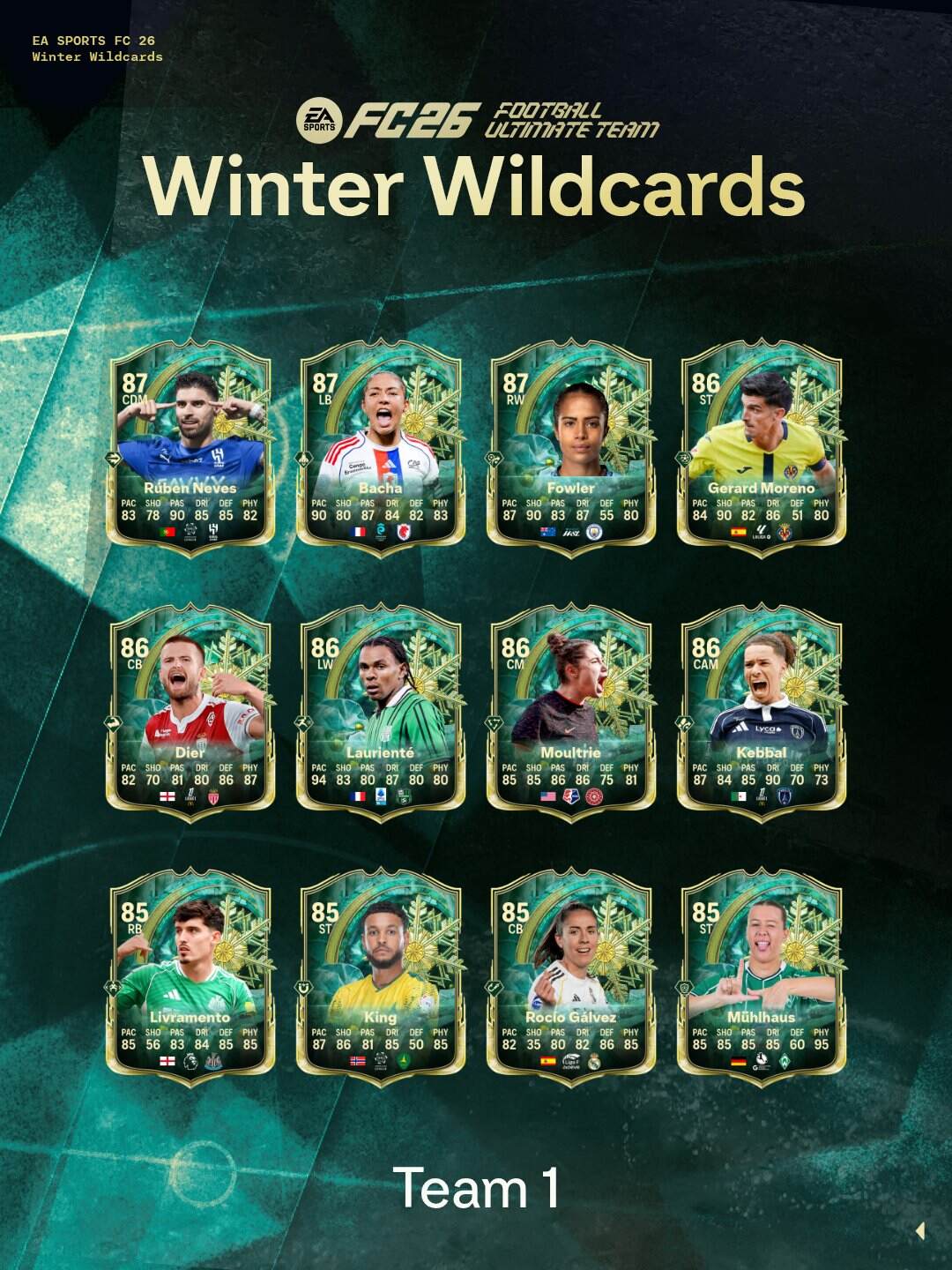Pick the Rocío Gálvez 85 CB card
Image resolution: width=952 pixels, height=1270 pixels.
click(571, 979)
